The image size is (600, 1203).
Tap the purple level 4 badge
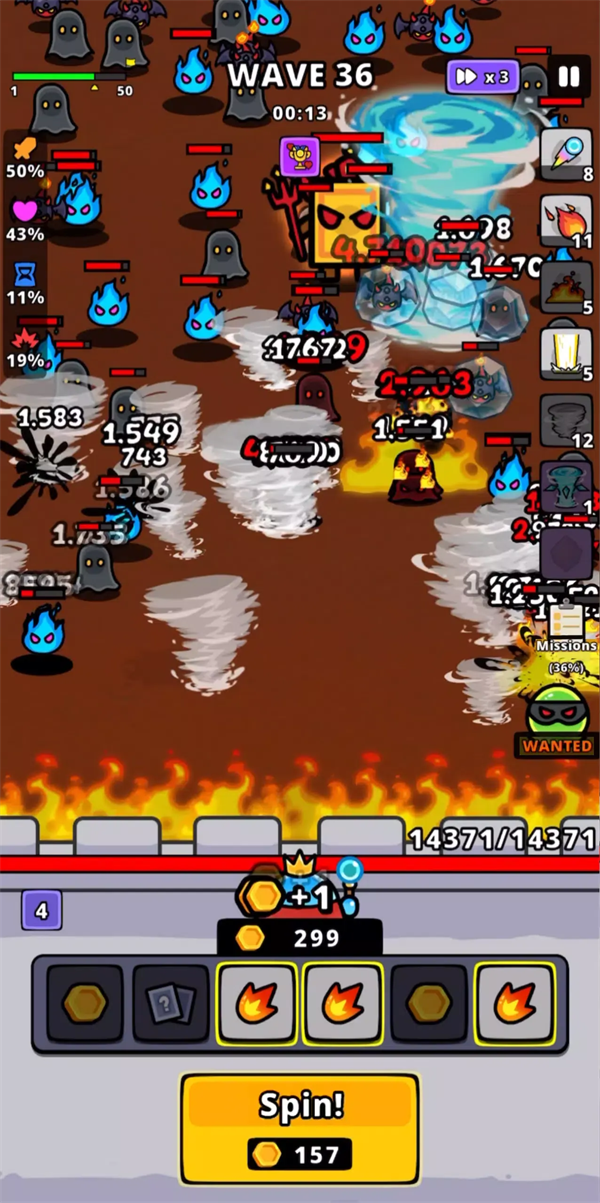click(42, 911)
